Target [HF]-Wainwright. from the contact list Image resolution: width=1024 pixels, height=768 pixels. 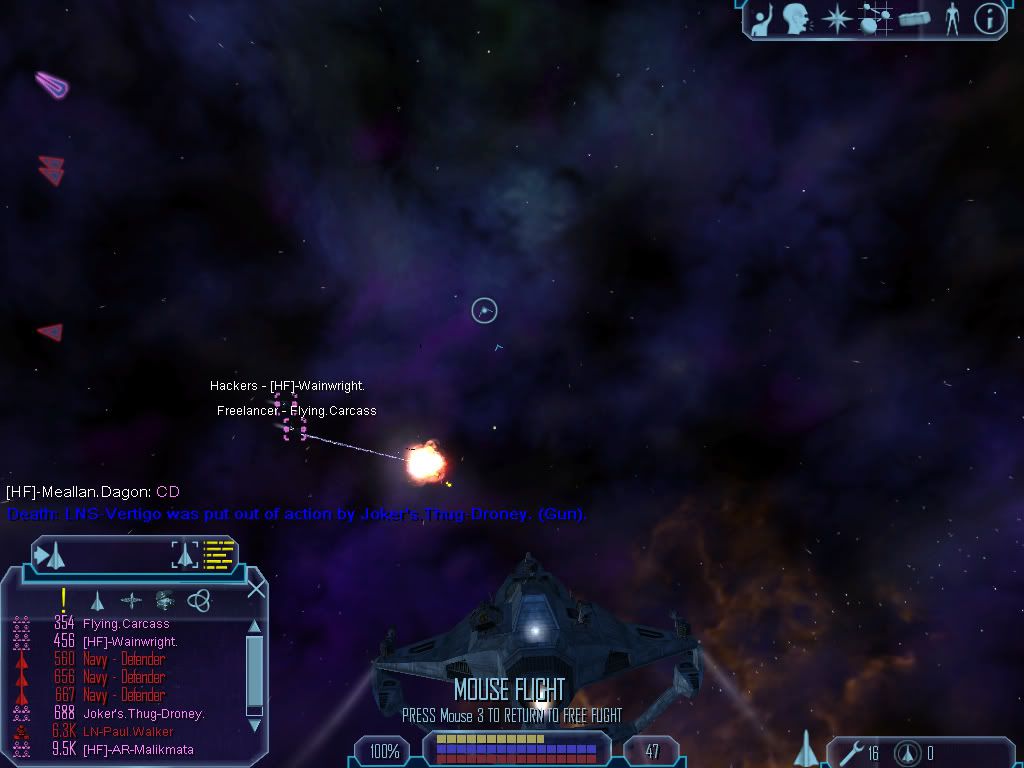(x=130, y=642)
